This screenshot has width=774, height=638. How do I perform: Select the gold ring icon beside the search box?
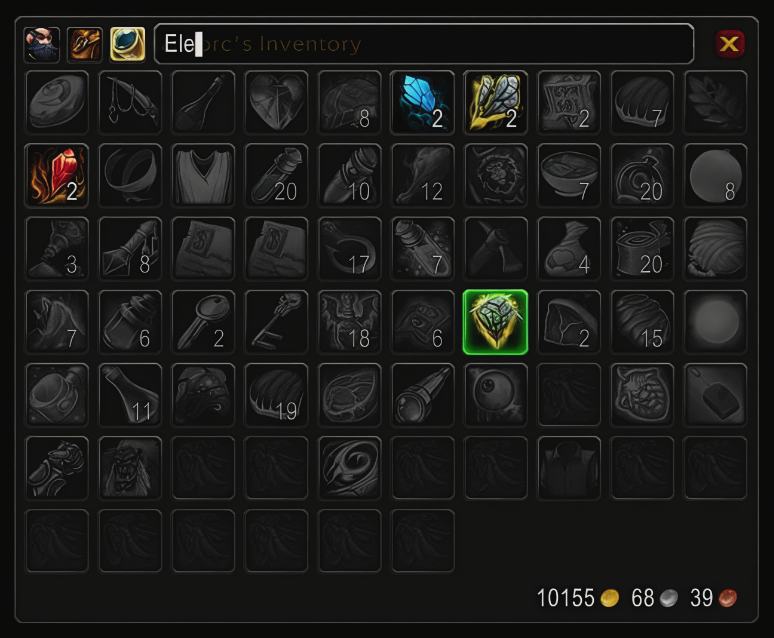(x=127, y=44)
